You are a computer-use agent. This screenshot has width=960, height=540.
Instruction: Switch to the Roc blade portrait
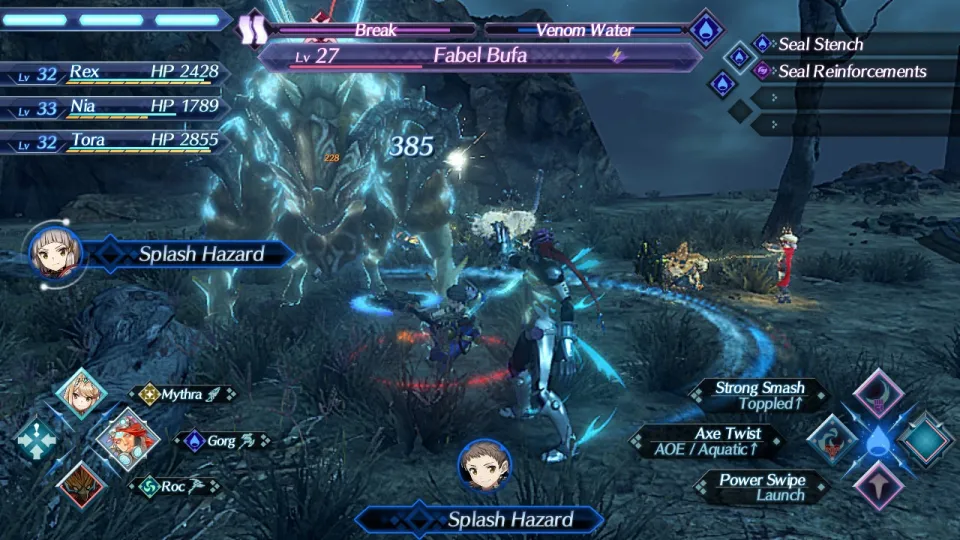(x=81, y=485)
